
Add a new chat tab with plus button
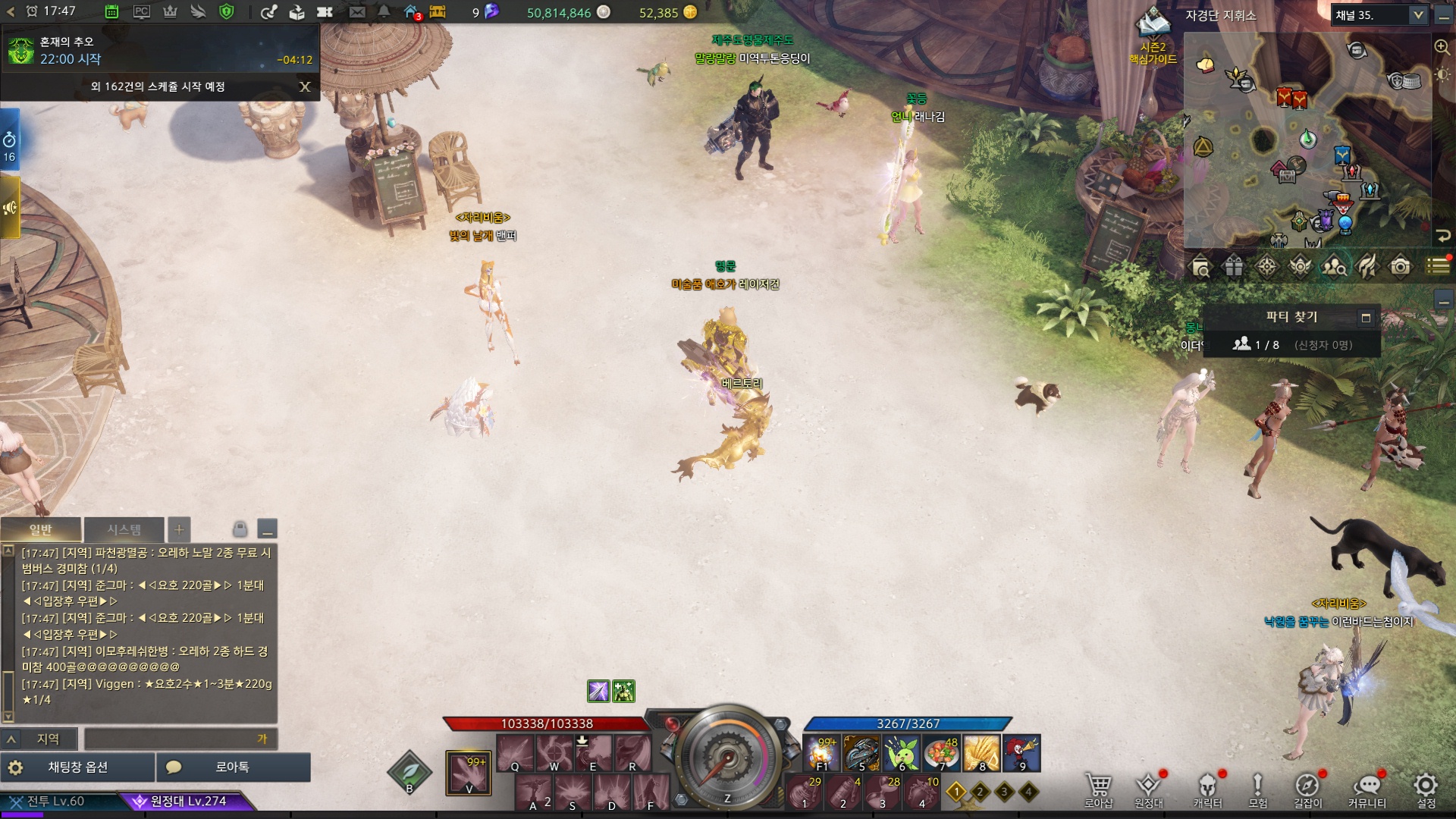point(179,529)
